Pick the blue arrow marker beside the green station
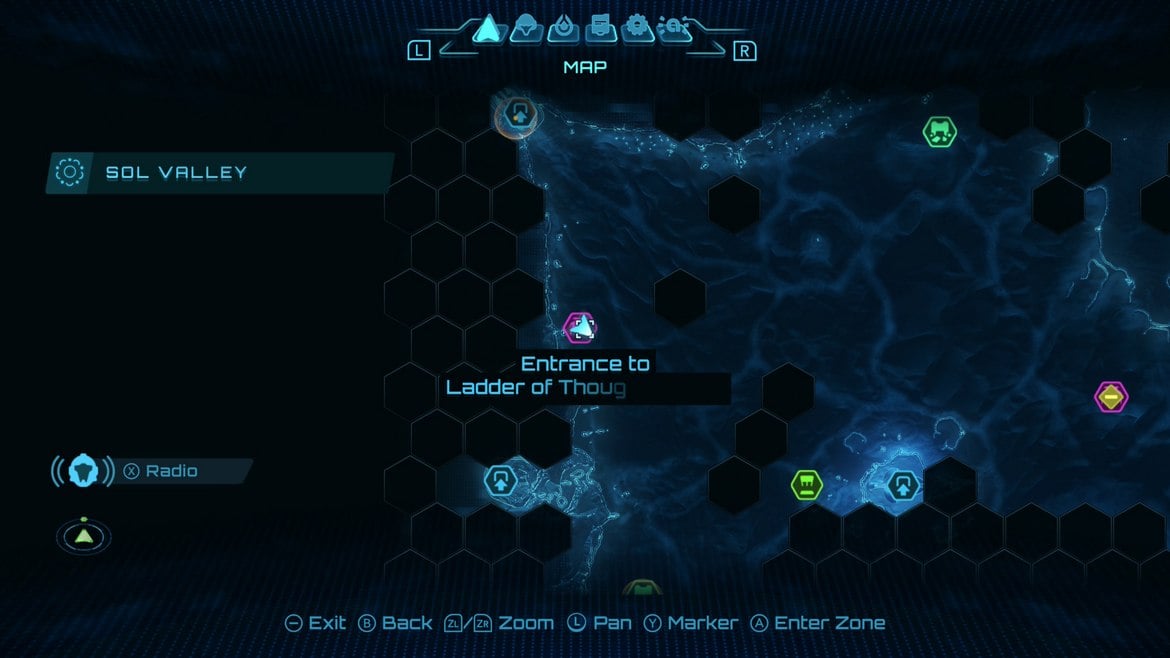1170x658 pixels. pyautogui.click(x=903, y=486)
